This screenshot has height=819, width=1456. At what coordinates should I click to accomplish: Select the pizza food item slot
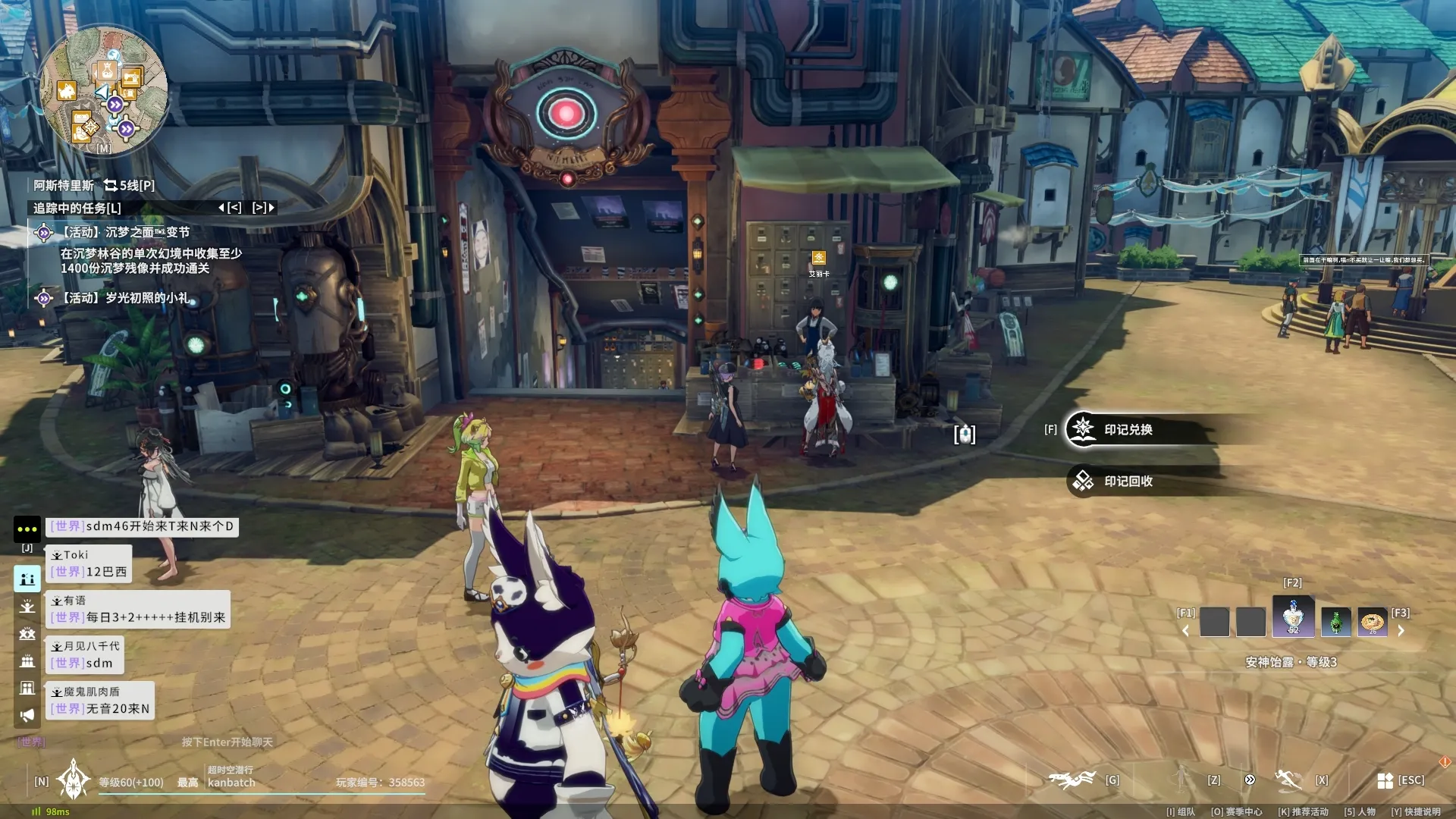pos(1372,622)
